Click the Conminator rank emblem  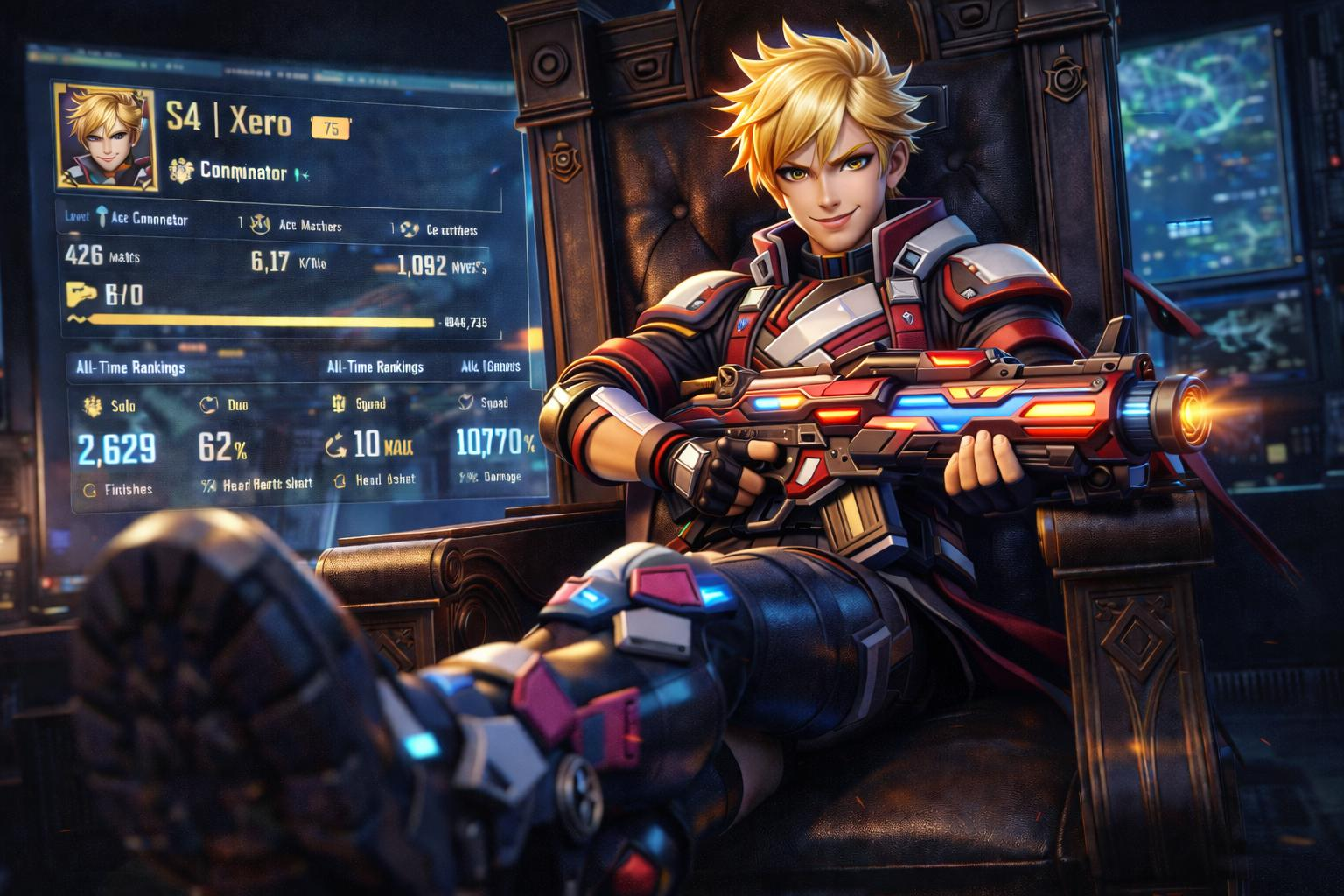pos(180,171)
